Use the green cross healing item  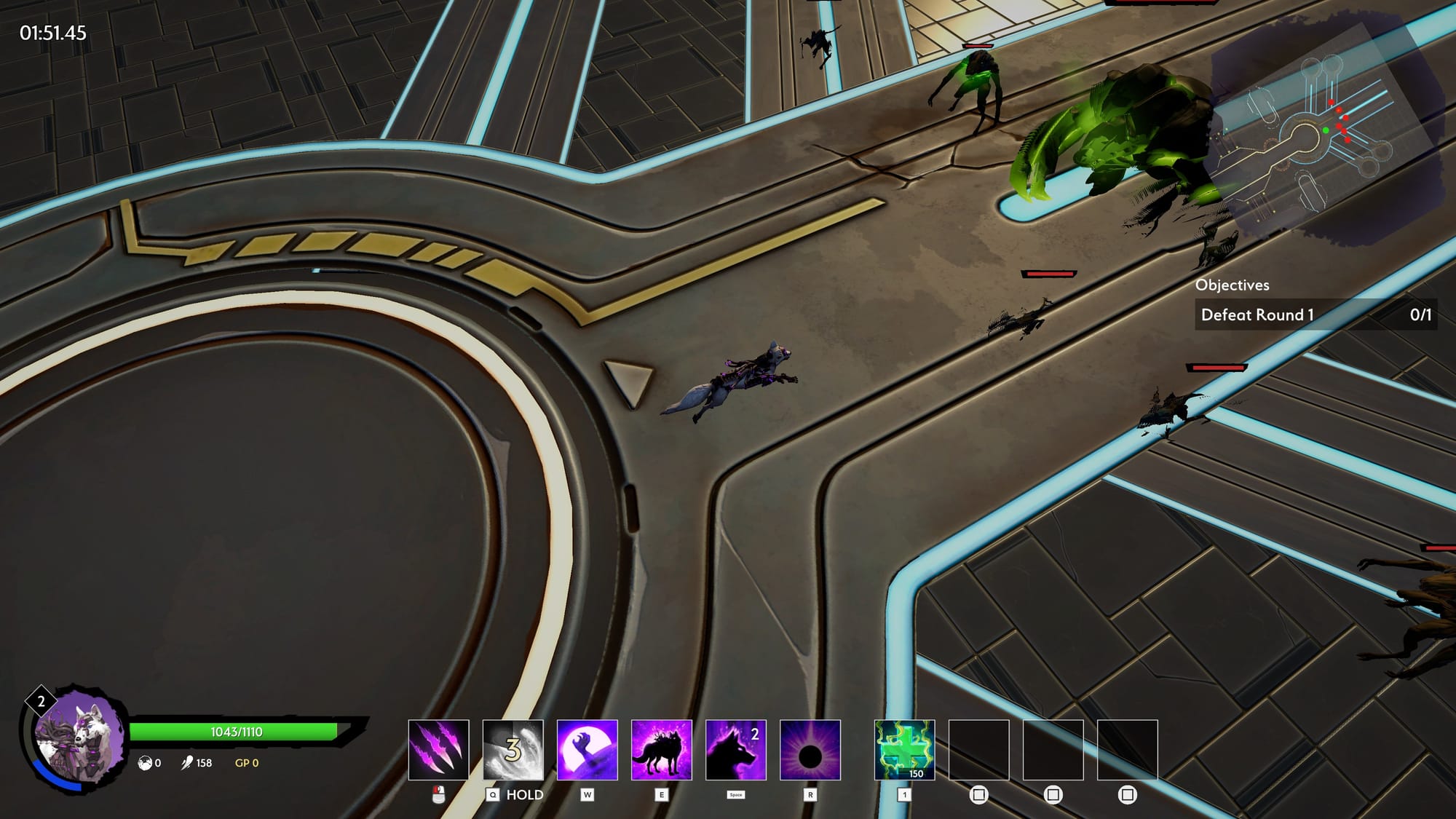point(904,750)
